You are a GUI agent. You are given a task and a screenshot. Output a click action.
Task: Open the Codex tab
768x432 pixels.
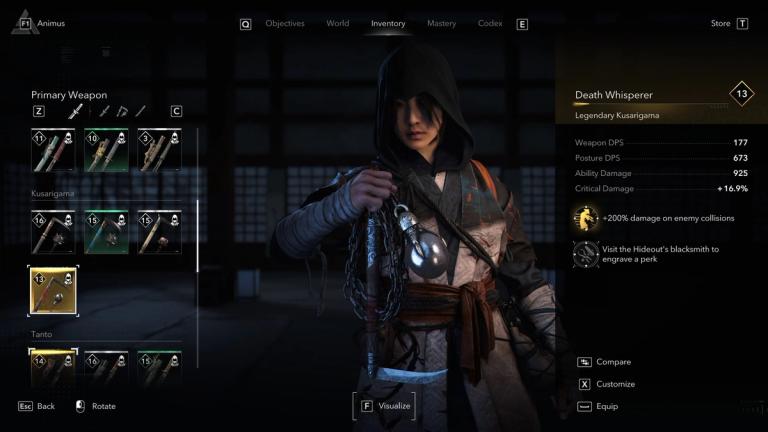click(x=490, y=23)
